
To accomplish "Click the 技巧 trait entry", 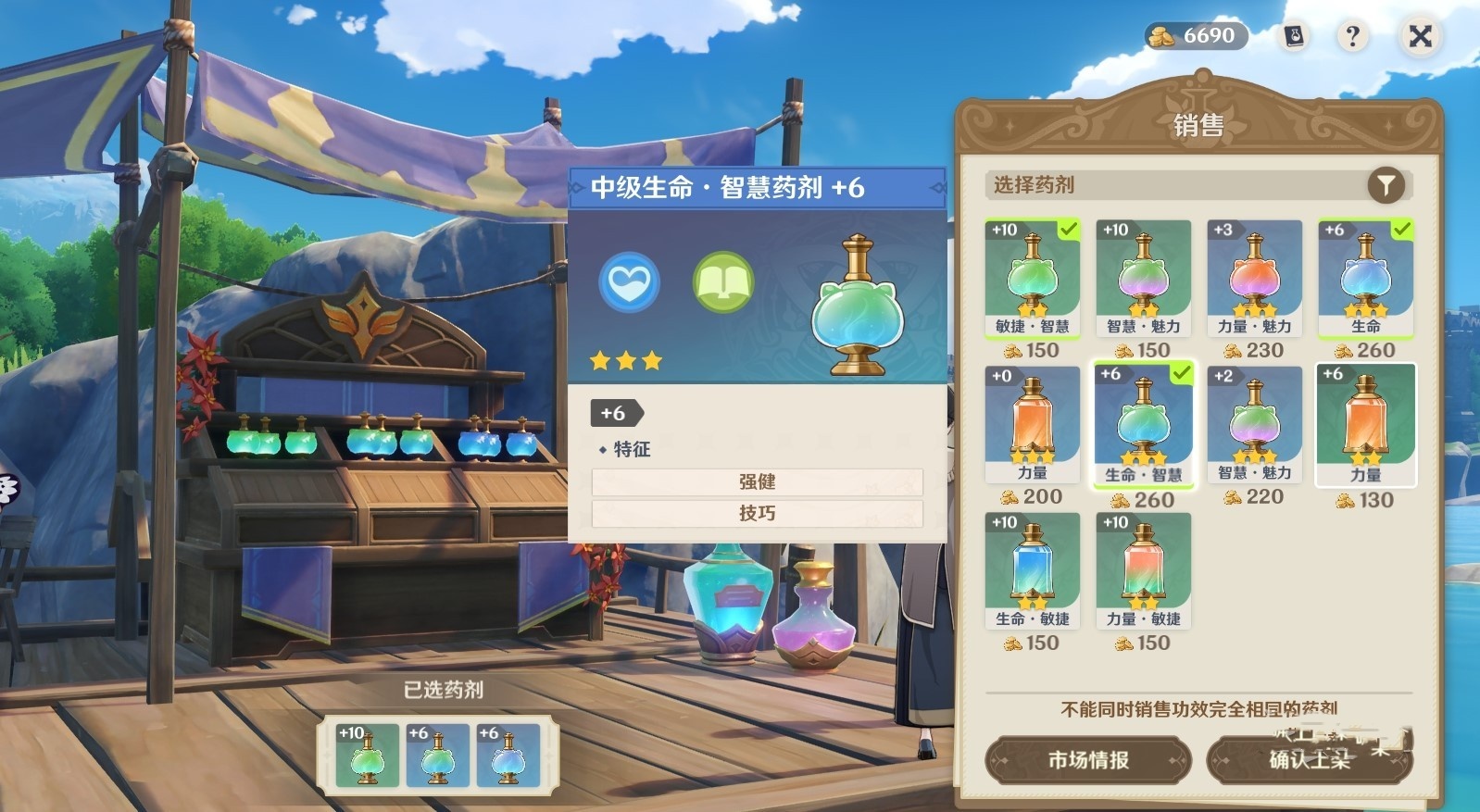I will 757,512.
